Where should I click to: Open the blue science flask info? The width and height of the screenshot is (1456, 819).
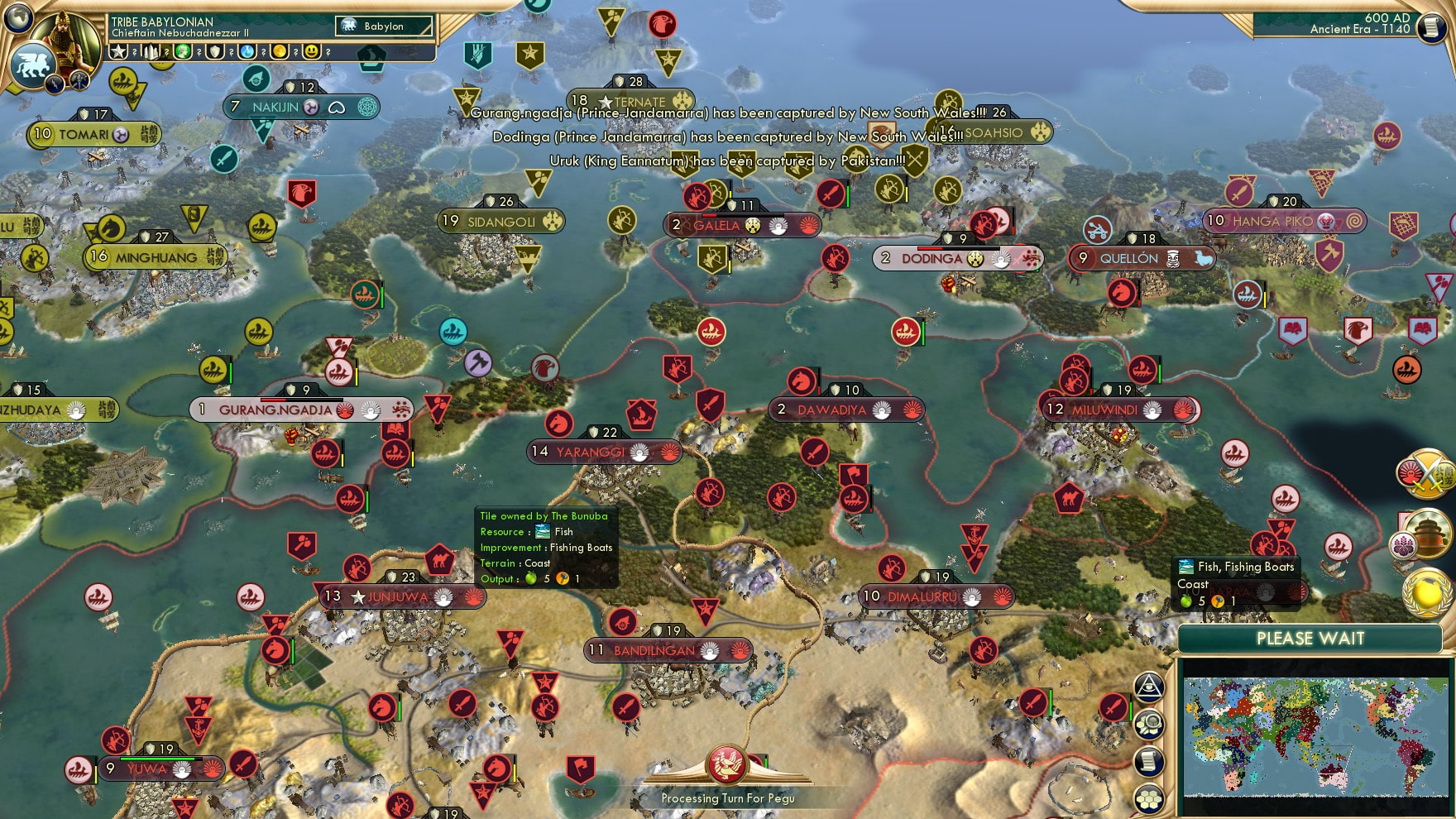[x=247, y=52]
